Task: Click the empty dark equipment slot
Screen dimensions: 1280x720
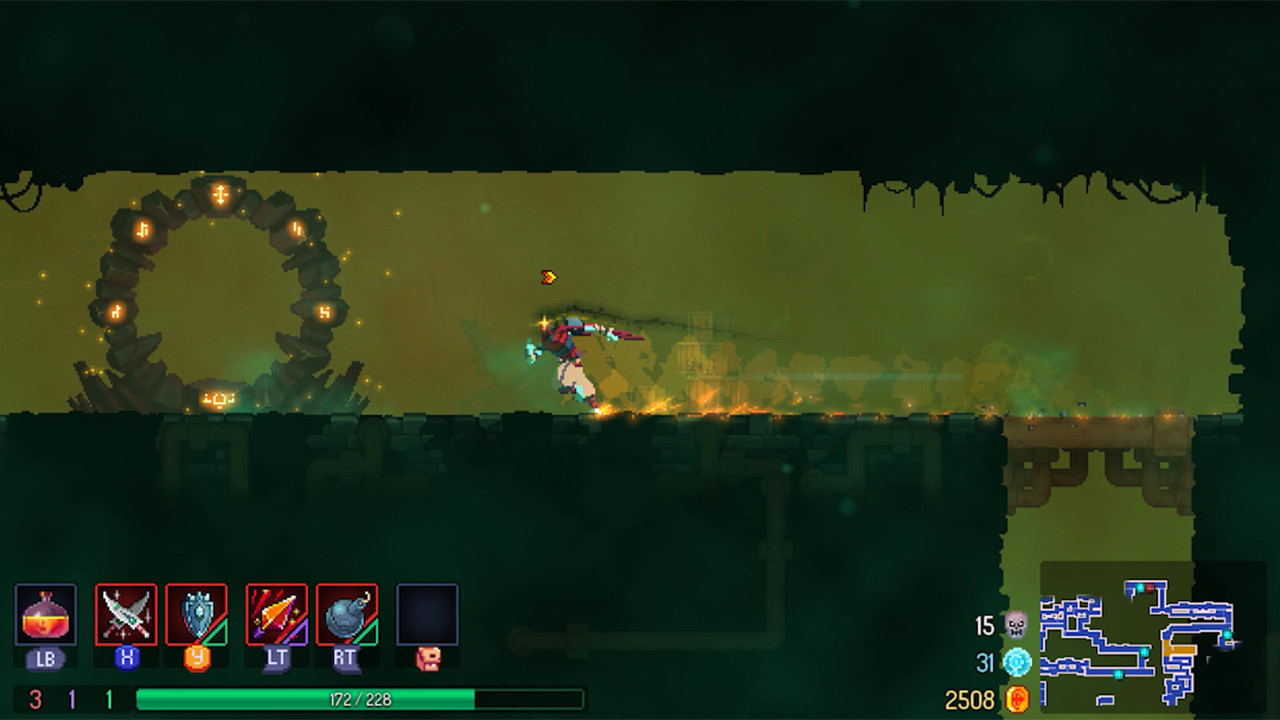Action: 427,614
